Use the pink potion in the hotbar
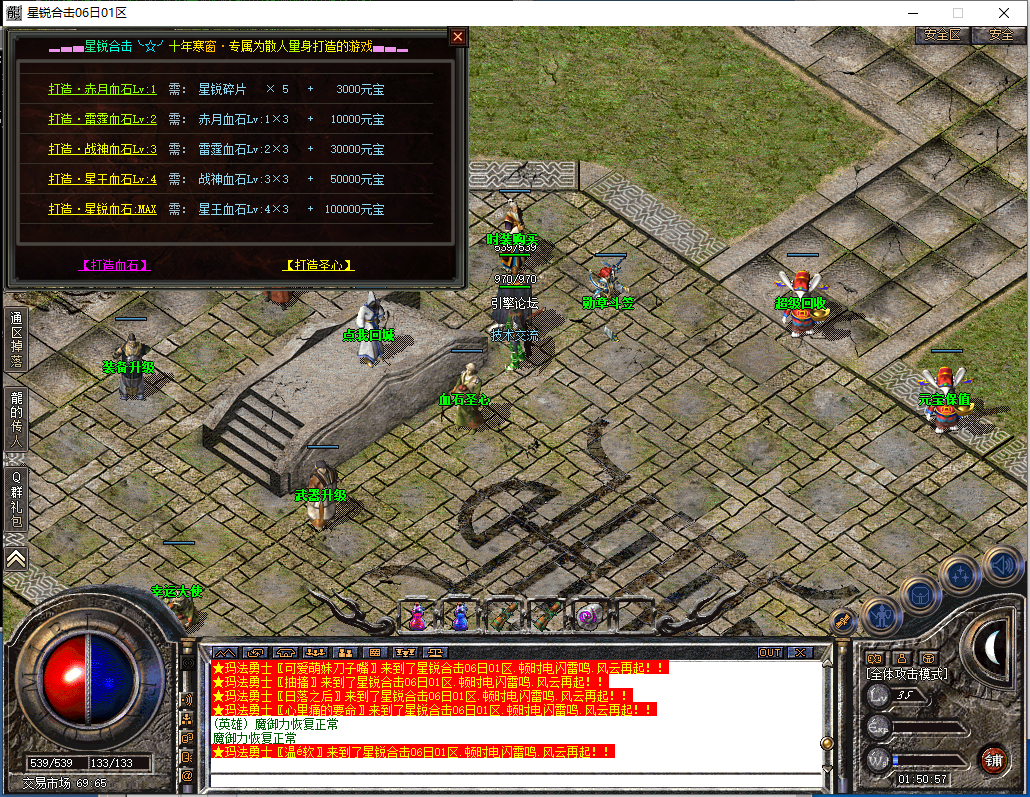Screen dimensions: 1030x797 417,614
